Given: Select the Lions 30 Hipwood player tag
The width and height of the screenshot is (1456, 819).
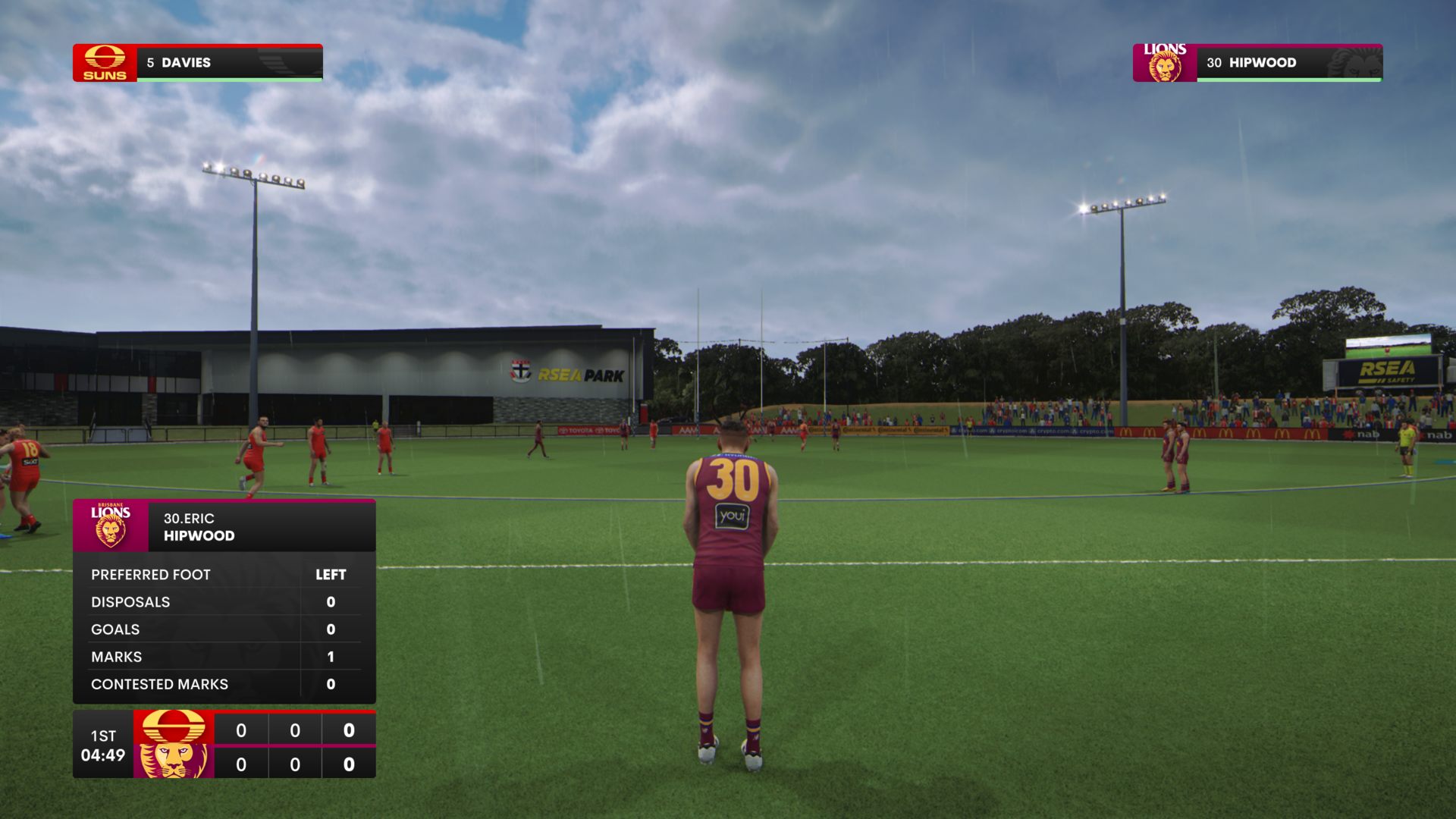Looking at the screenshot, I should pyautogui.click(x=1257, y=63).
